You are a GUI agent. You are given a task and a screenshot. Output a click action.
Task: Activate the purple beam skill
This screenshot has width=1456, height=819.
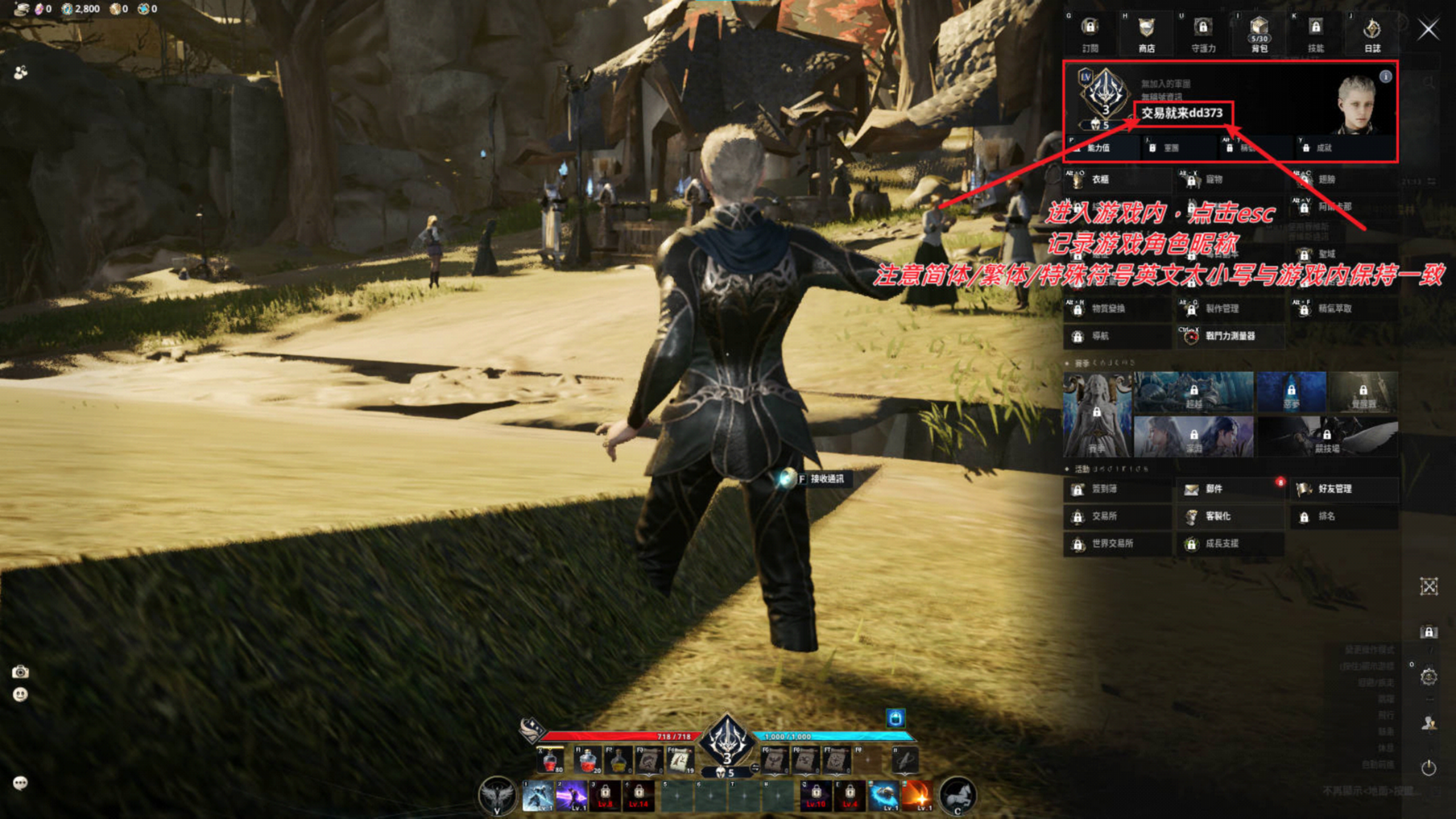click(x=571, y=796)
